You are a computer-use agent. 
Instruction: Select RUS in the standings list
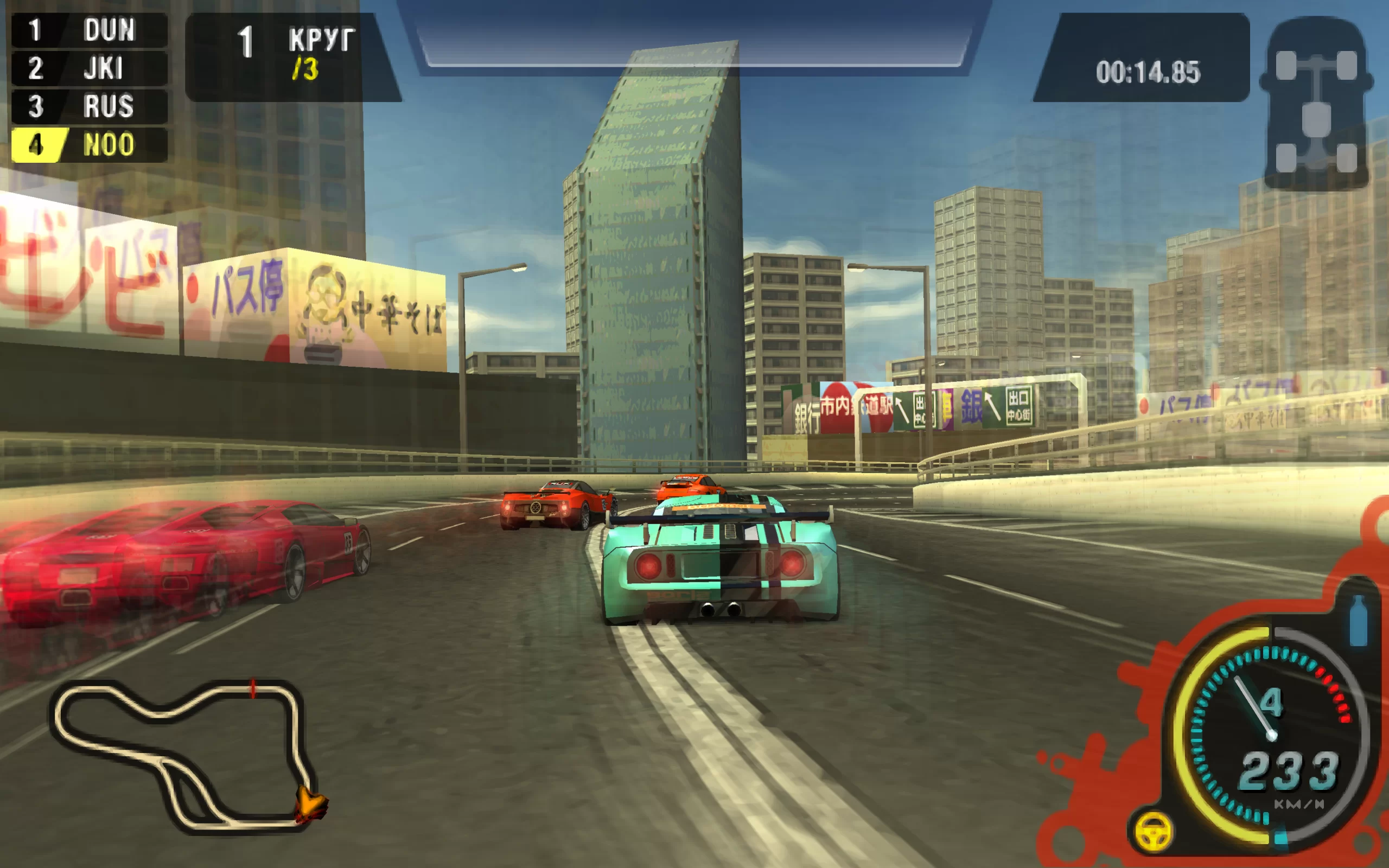pos(90,106)
